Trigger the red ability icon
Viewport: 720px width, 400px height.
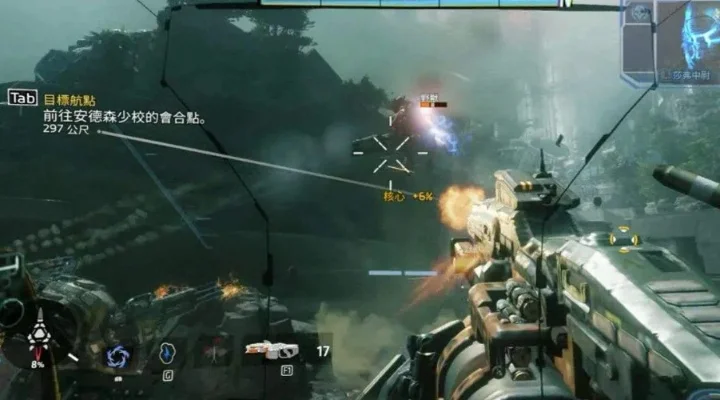pyautogui.click(x=214, y=352)
